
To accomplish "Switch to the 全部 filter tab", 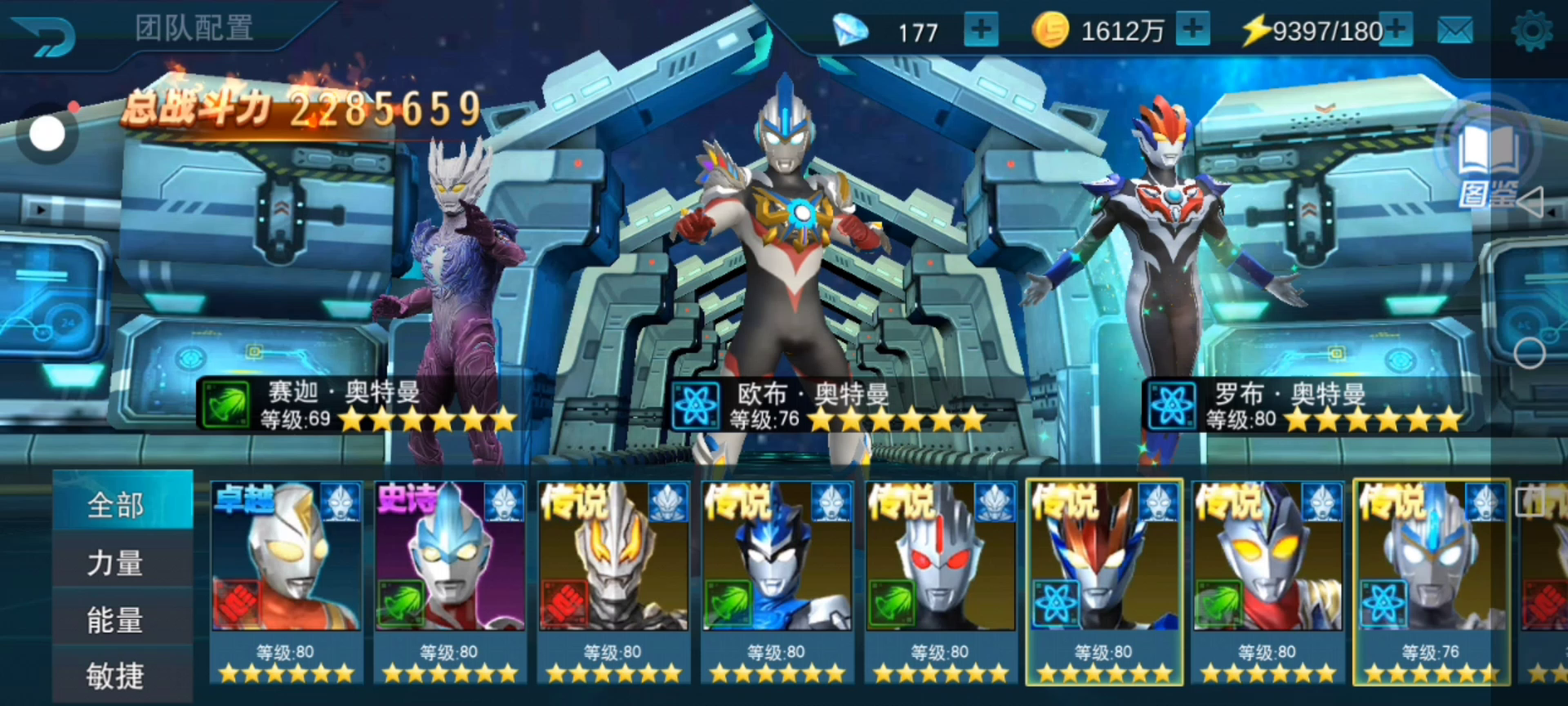I will click(116, 505).
